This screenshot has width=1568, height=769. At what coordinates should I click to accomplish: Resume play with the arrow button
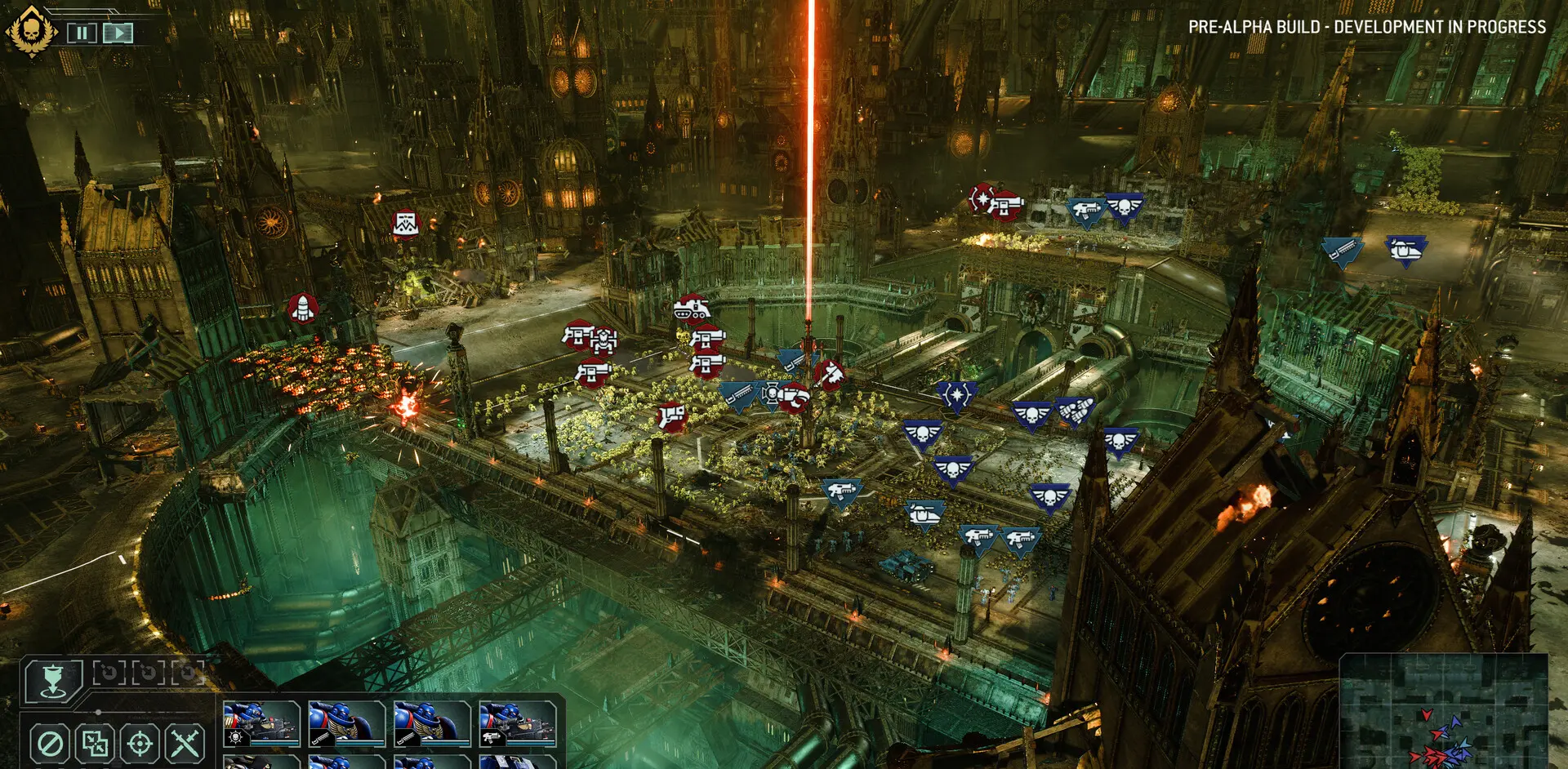coord(118,33)
